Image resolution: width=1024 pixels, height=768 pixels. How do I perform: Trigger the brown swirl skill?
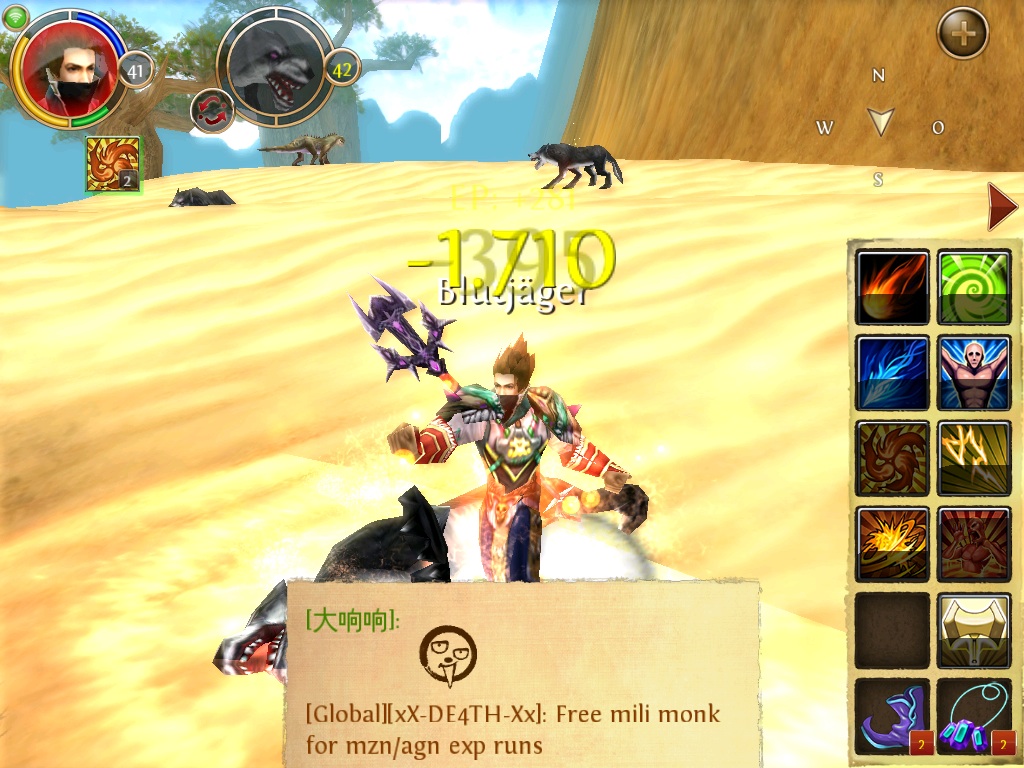[892, 459]
